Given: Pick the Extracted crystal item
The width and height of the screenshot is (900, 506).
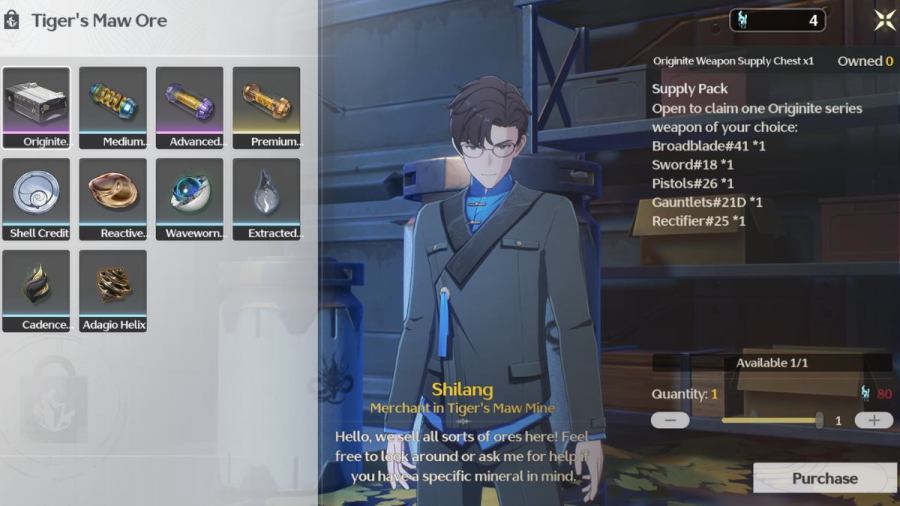Looking at the screenshot, I should (x=267, y=199).
